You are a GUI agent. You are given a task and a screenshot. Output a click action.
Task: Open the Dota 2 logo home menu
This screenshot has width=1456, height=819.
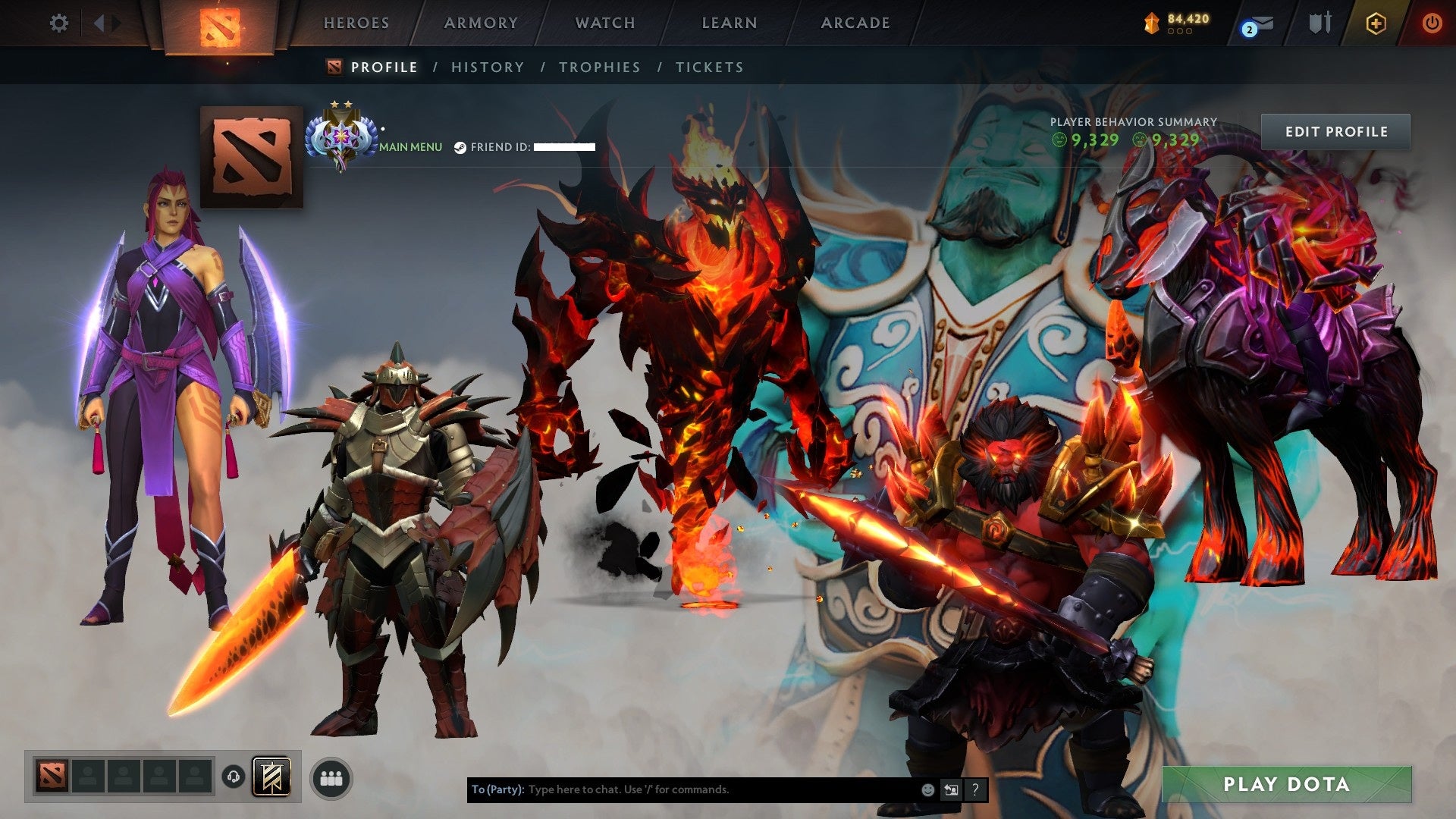tap(220, 23)
